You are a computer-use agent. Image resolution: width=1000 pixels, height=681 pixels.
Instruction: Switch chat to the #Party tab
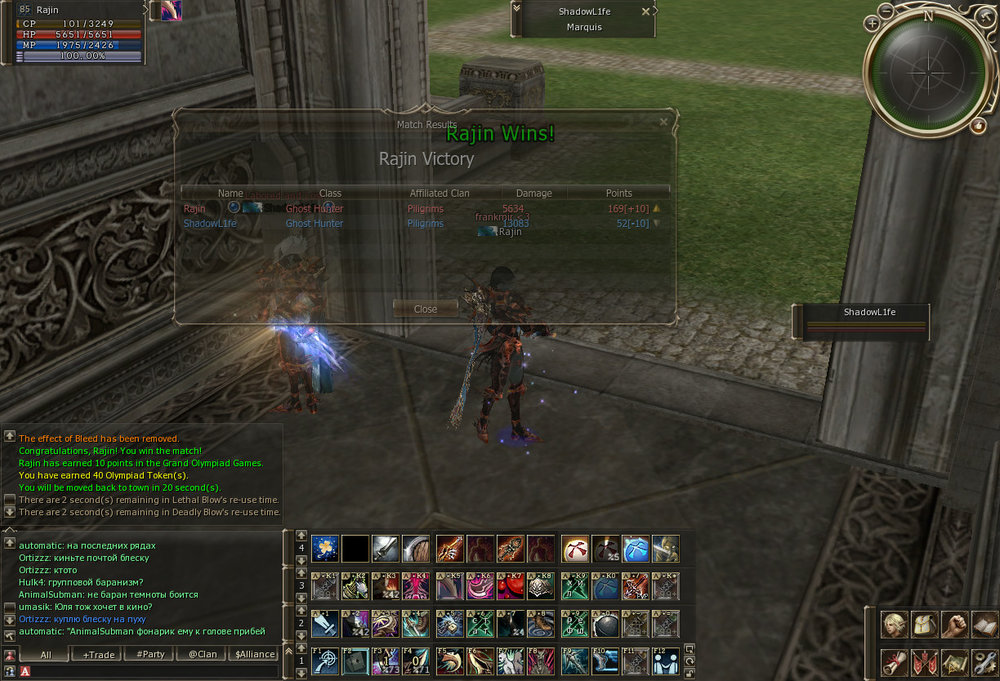[x=149, y=654]
